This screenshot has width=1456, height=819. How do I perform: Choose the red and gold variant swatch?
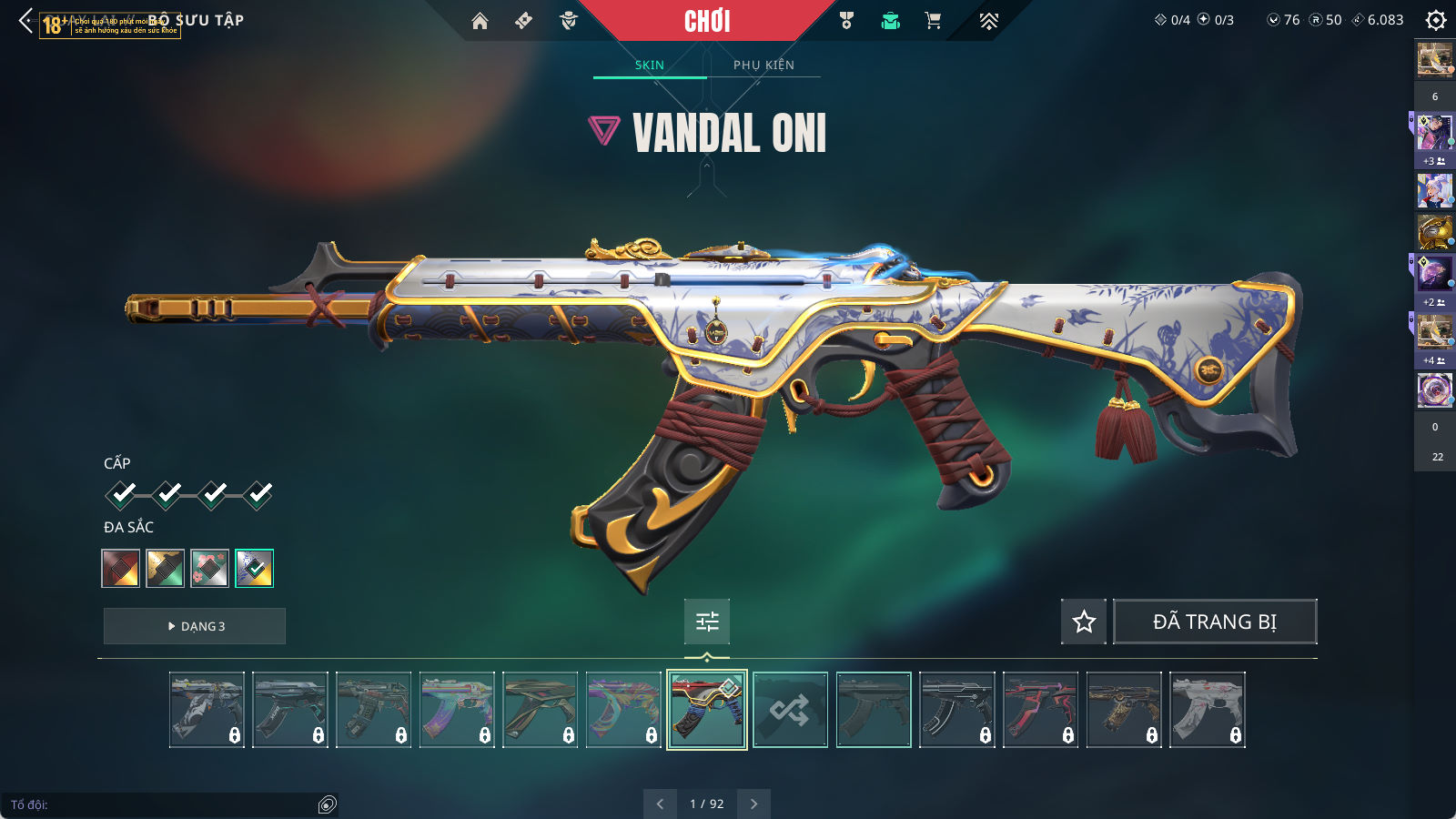click(x=121, y=569)
